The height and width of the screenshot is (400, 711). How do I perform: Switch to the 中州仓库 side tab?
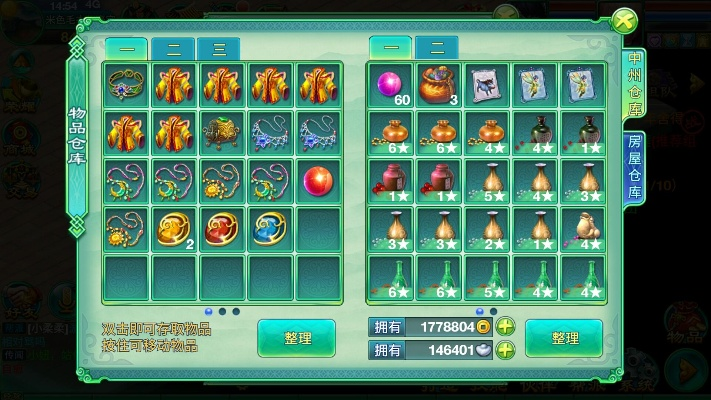point(633,88)
